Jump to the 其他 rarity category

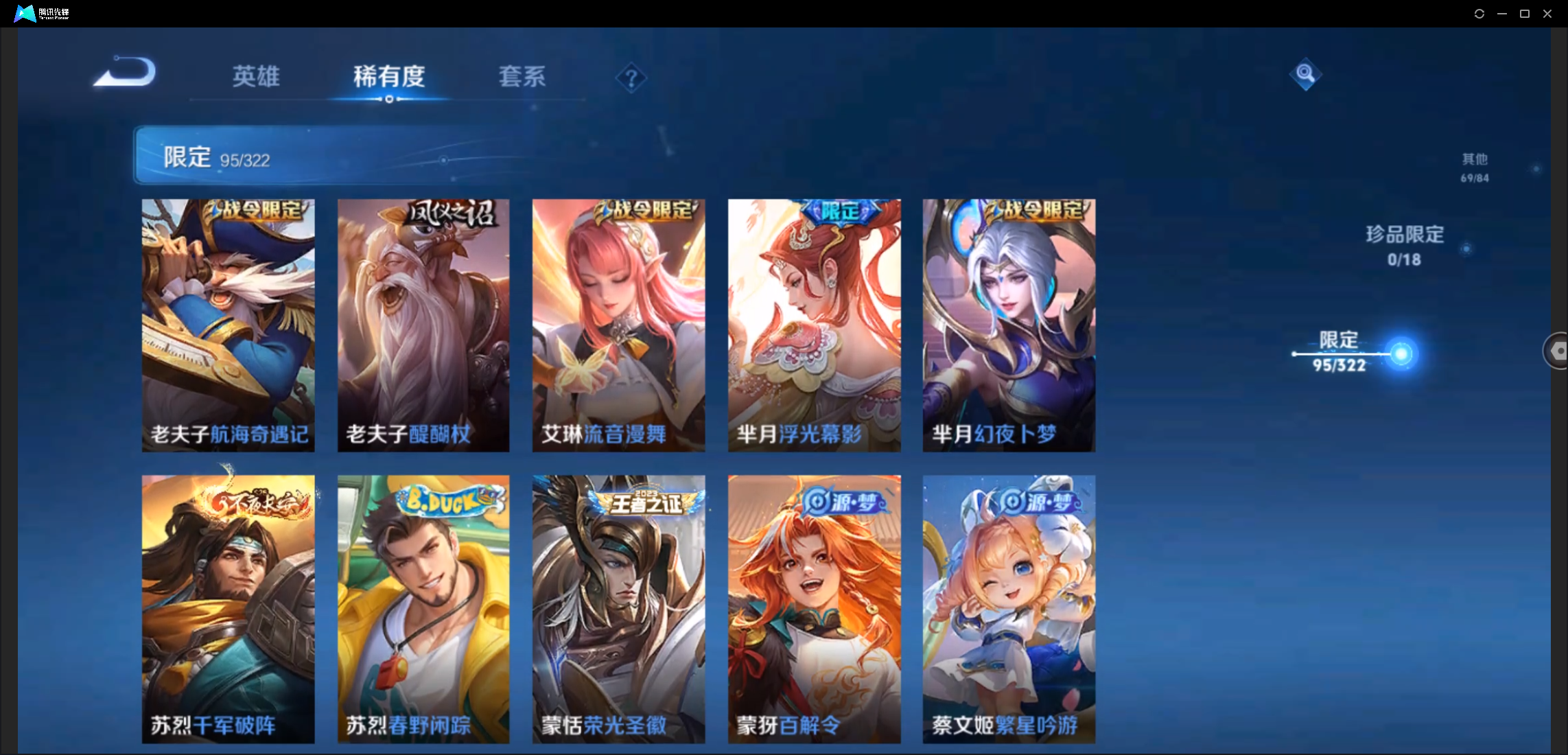point(1474,167)
